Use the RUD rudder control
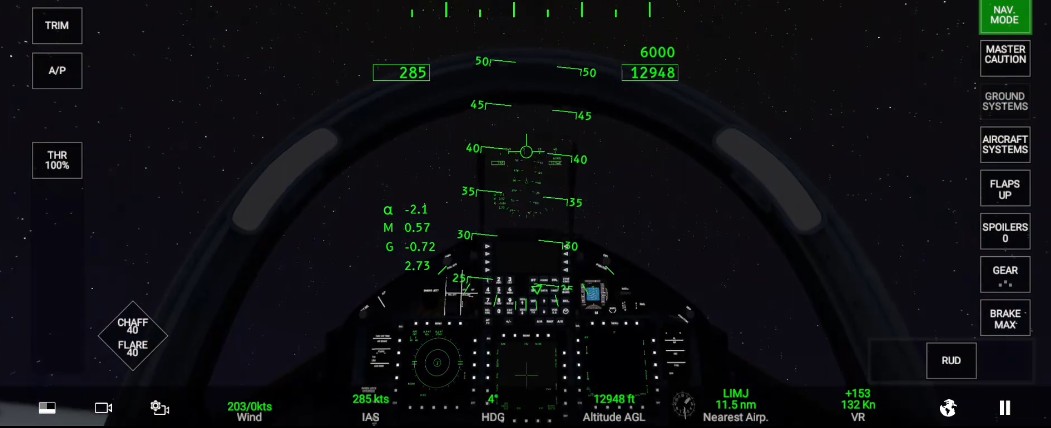Image resolution: width=1051 pixels, height=428 pixels. 951,361
